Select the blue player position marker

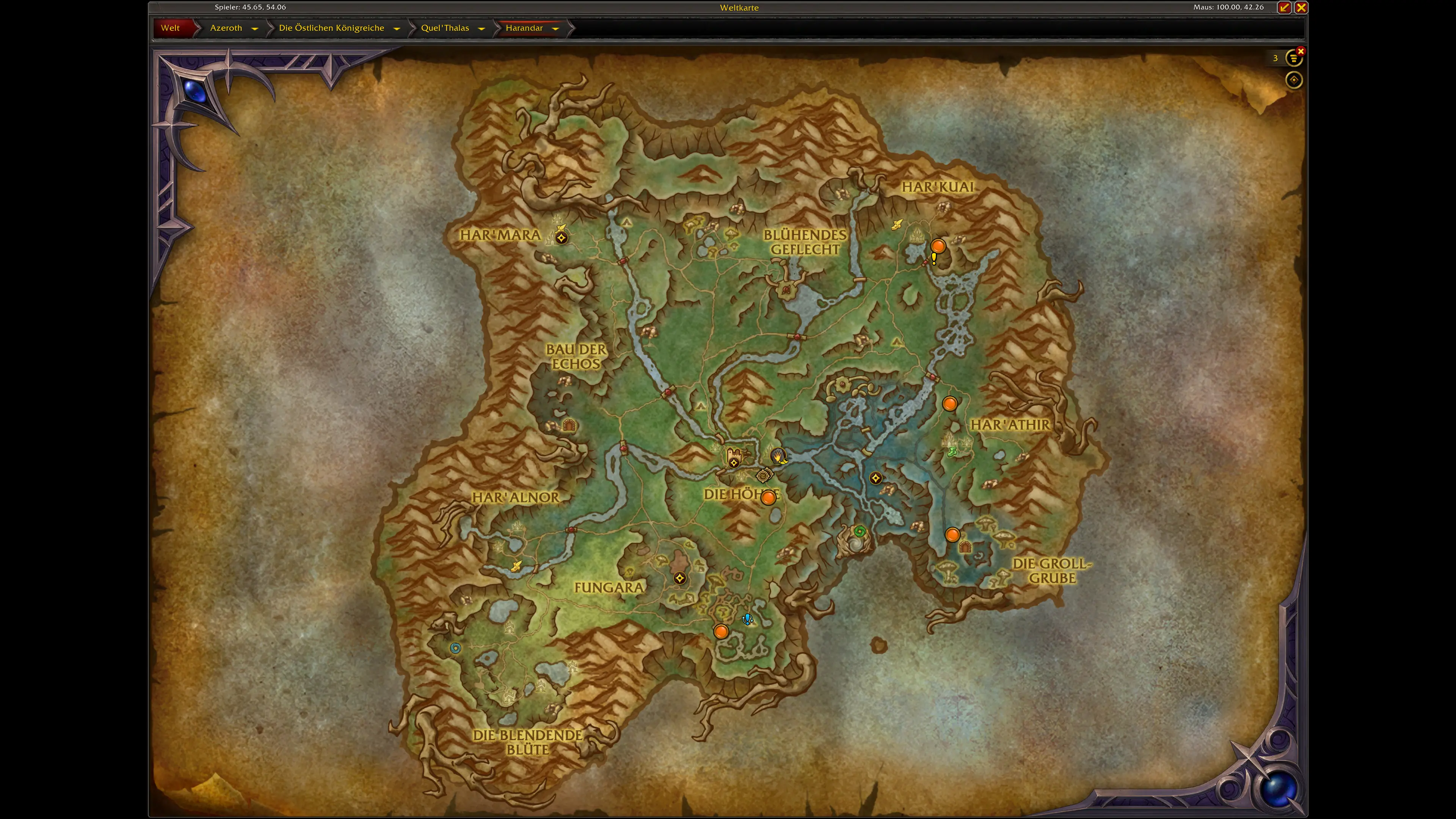747,619
